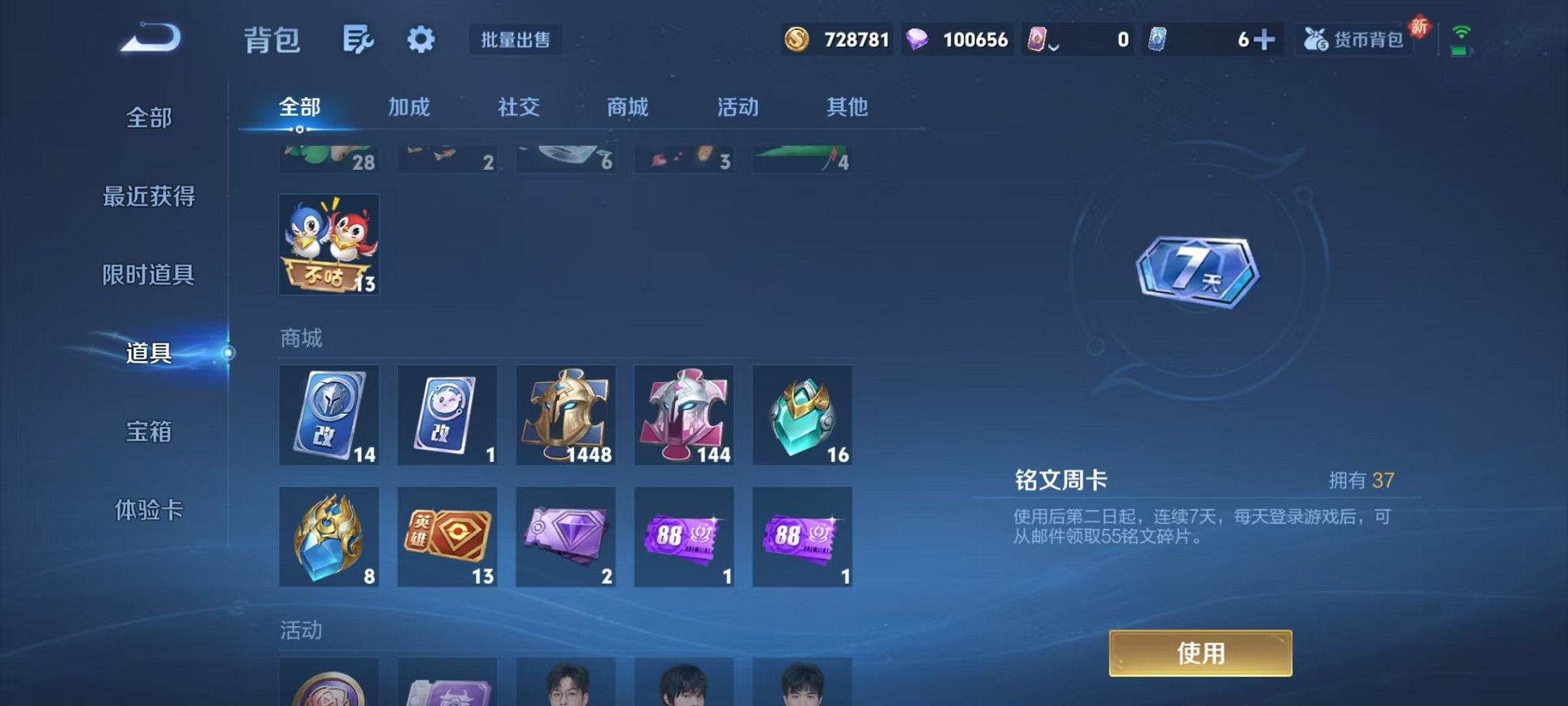Screen dimensions: 1568x706
Task: Select the gold helmet item with count 1448
Action: coord(566,415)
